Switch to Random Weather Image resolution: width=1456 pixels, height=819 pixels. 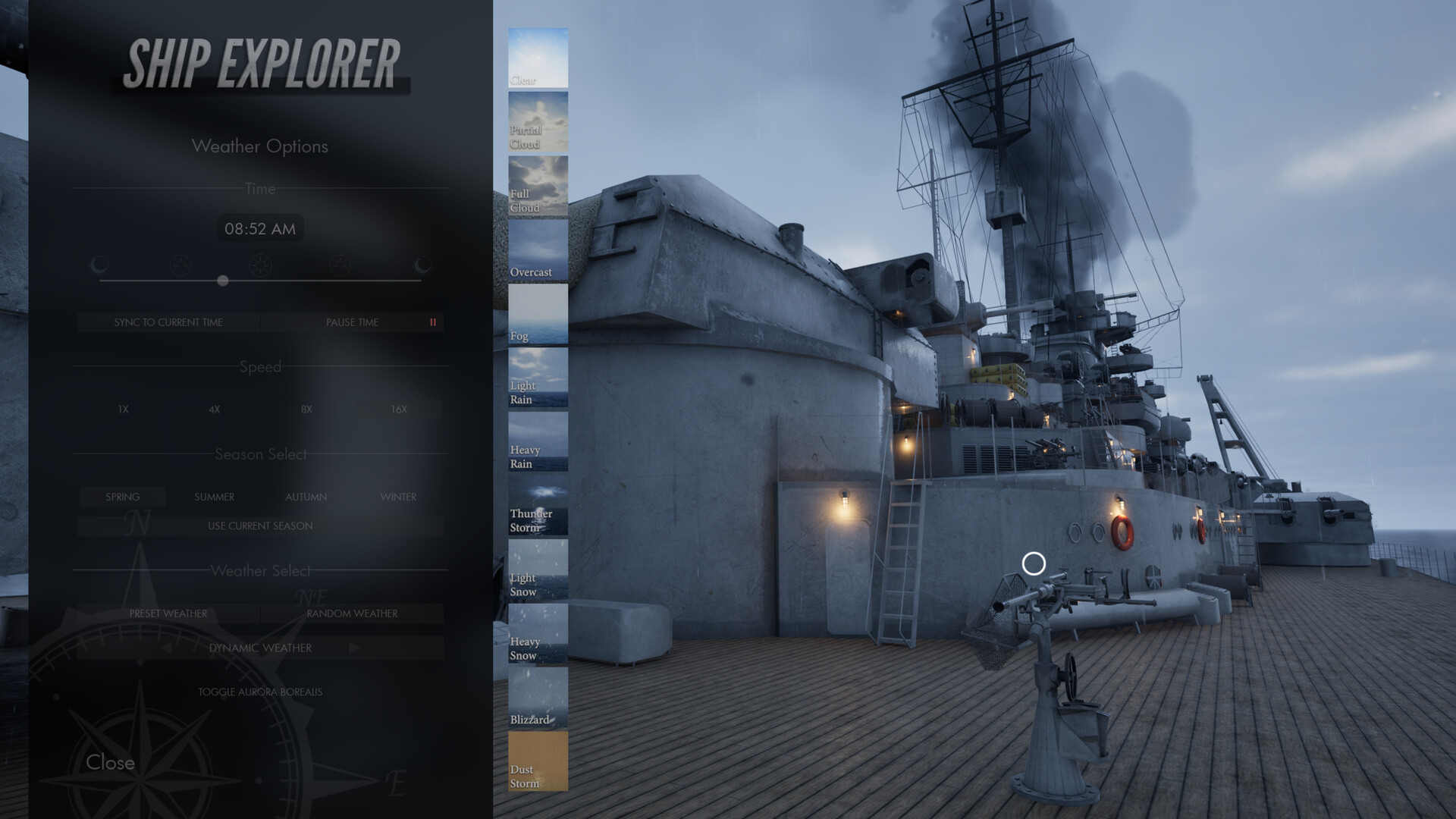tap(353, 613)
